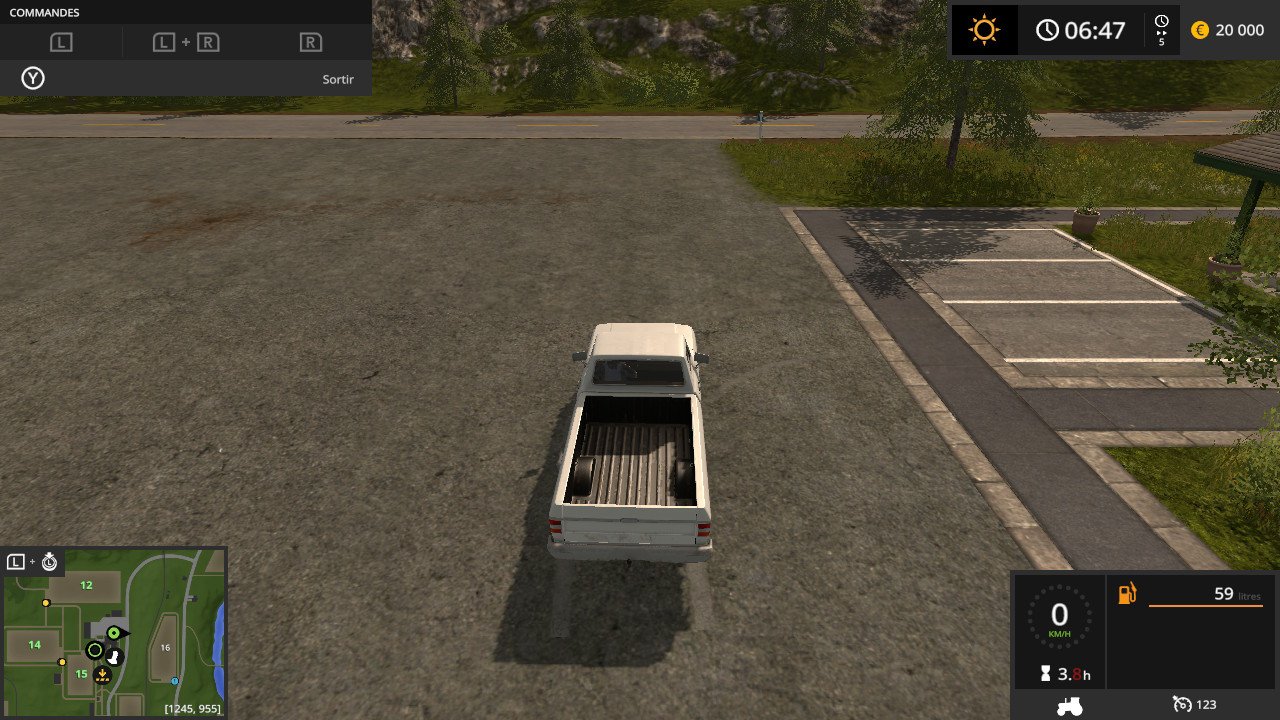1280x720 pixels.
Task: Click the orange fuel level bar at 59 litres
Action: pos(1206,606)
